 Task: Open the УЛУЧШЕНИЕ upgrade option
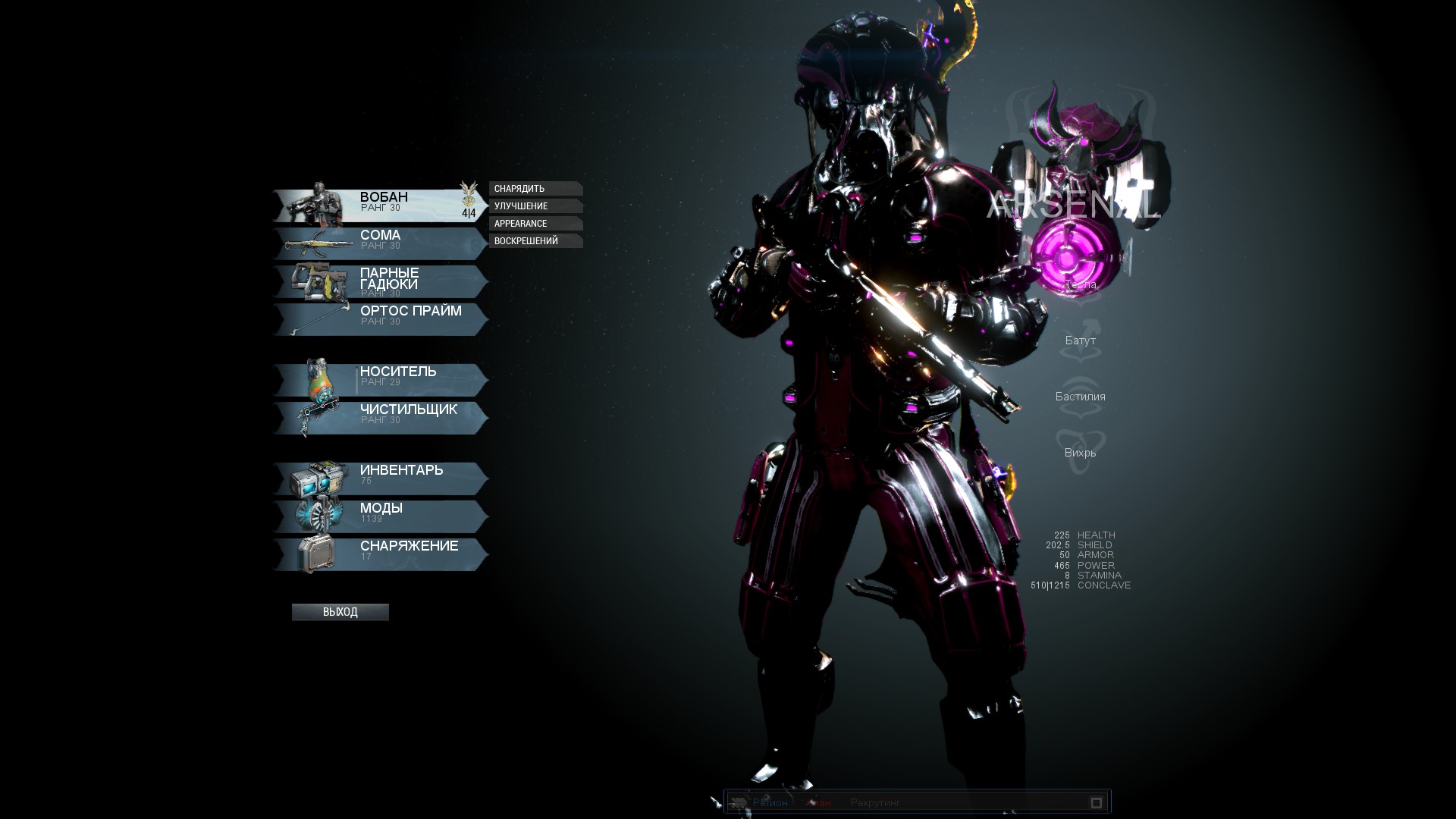pos(535,206)
